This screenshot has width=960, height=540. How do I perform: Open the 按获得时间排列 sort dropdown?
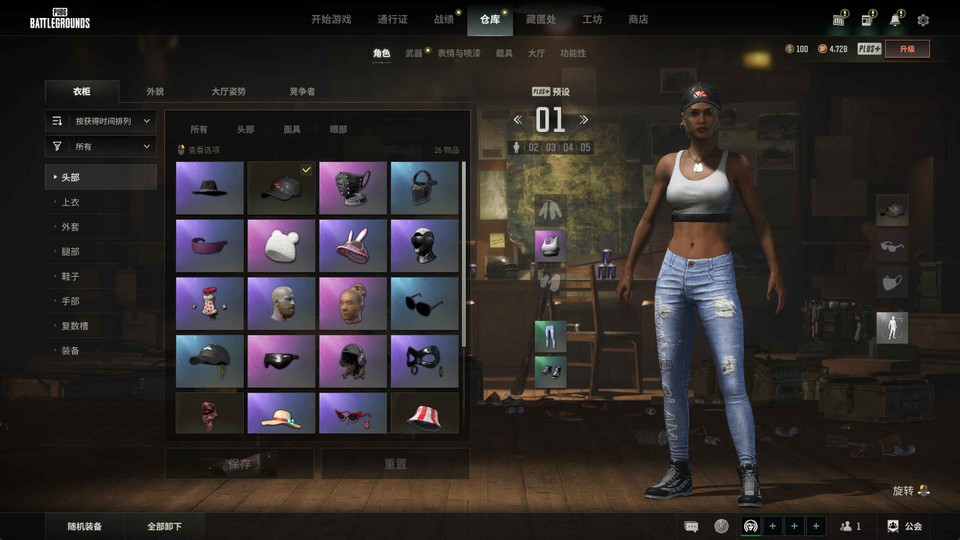click(x=101, y=121)
